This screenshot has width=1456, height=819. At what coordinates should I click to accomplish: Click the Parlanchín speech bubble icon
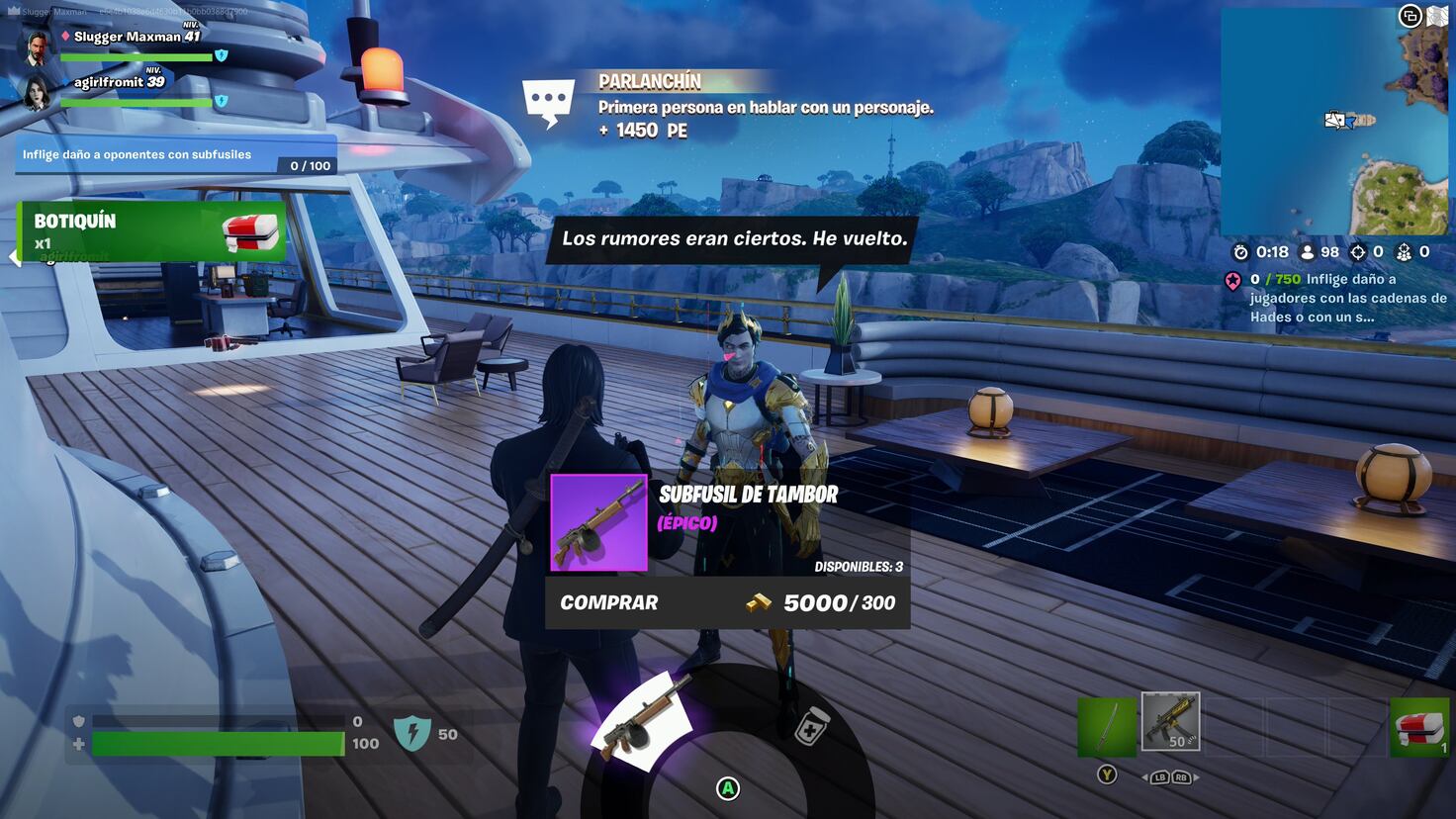click(x=550, y=98)
